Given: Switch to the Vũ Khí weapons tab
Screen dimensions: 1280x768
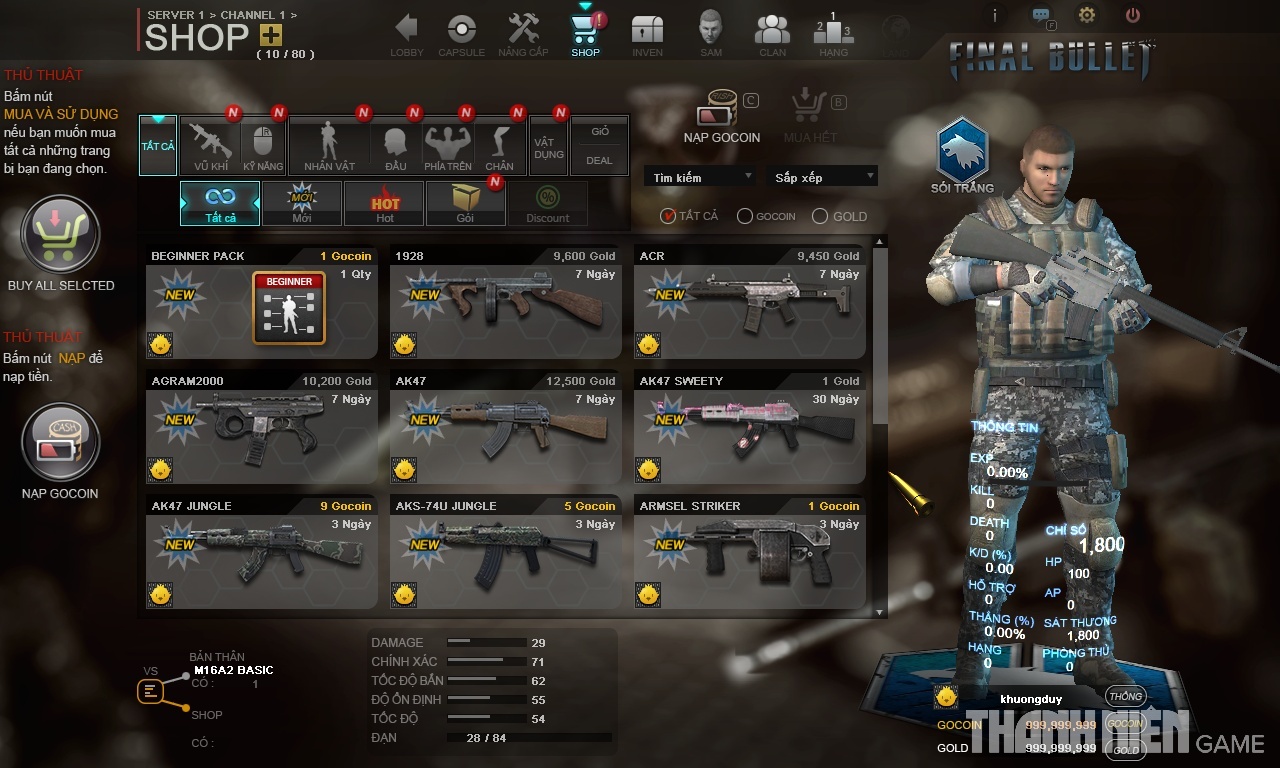Looking at the screenshot, I should [x=208, y=146].
